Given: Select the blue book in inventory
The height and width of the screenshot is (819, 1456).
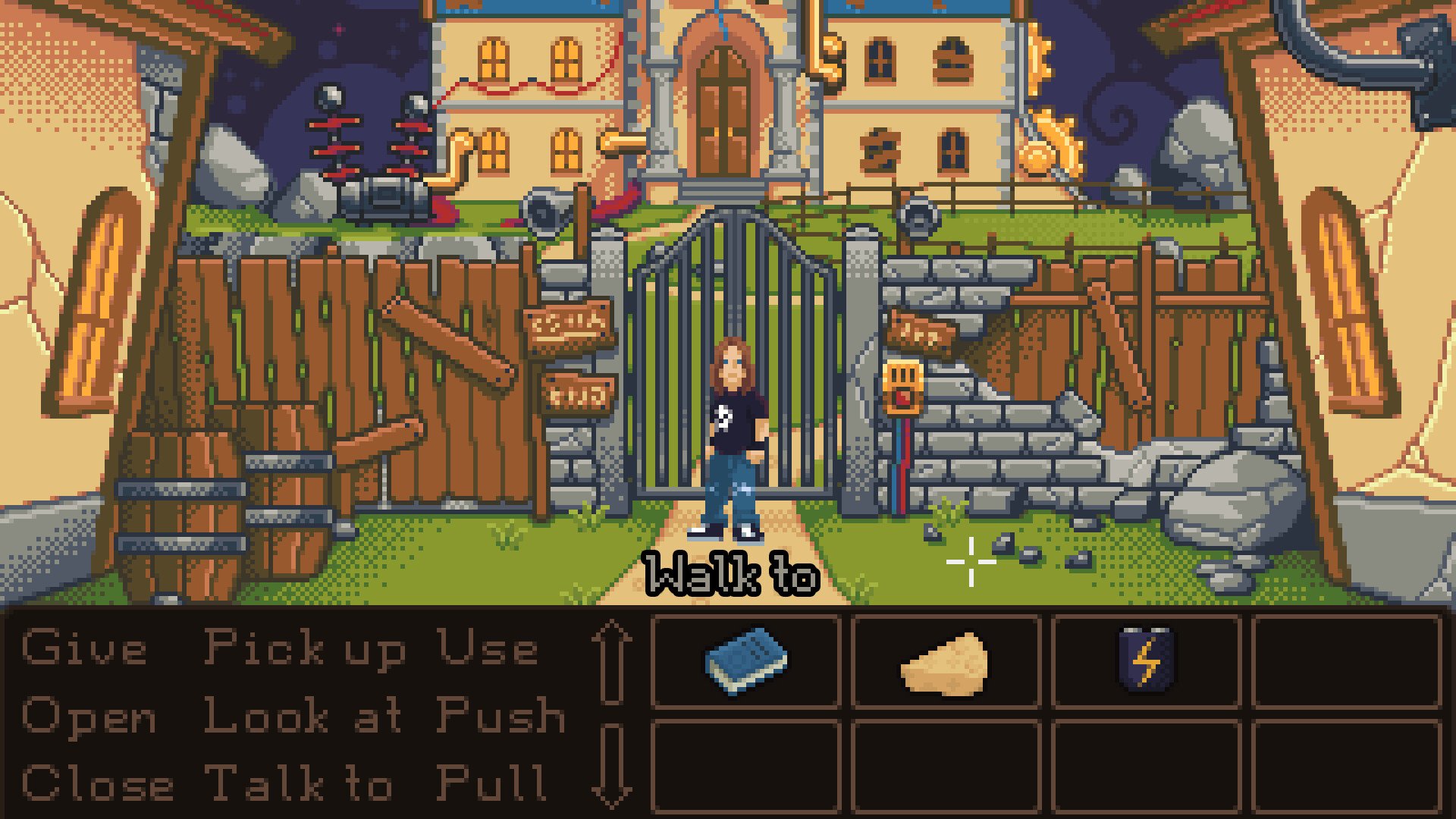Looking at the screenshot, I should 746,661.
